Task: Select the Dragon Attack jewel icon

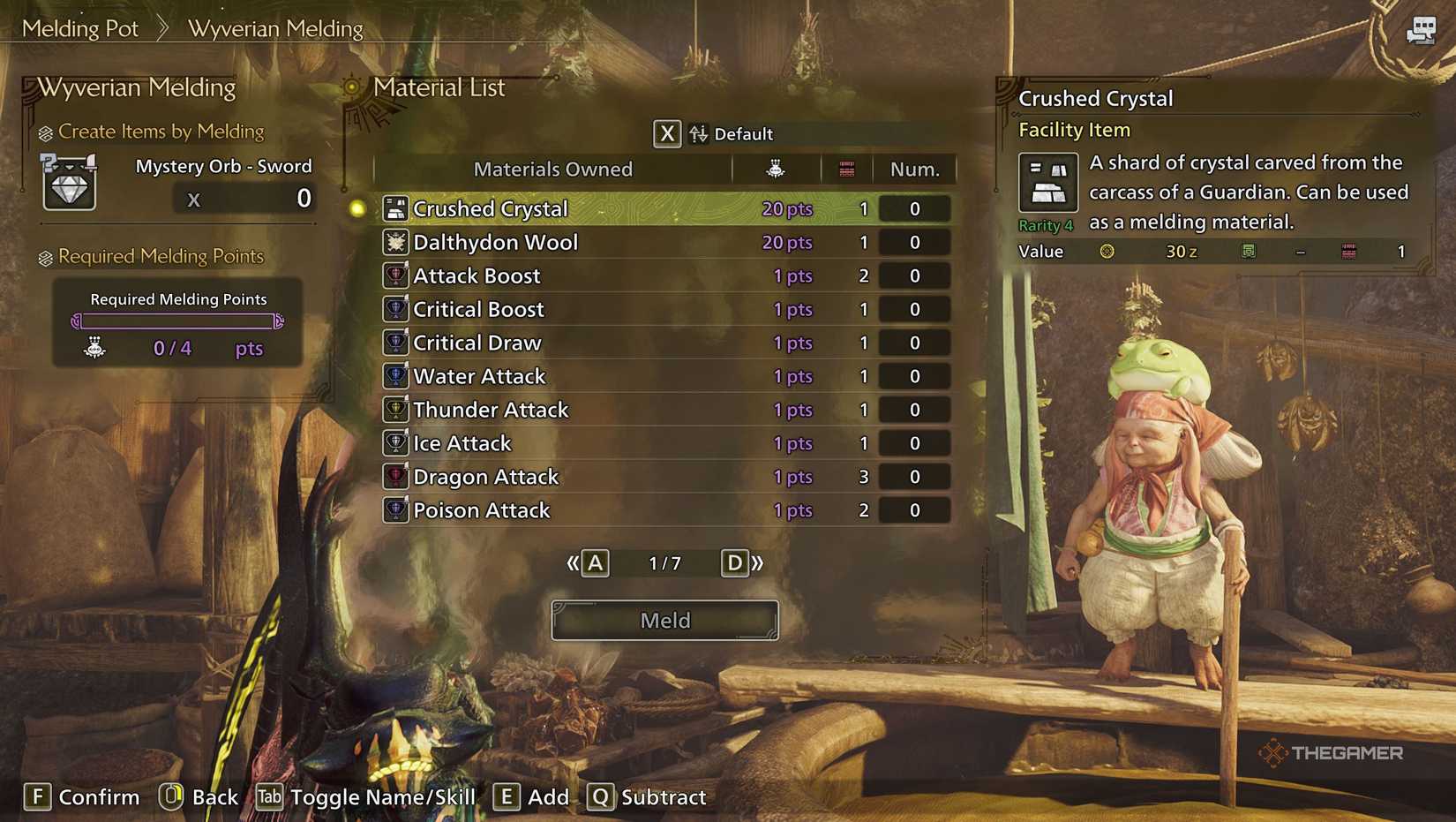Action: click(x=394, y=477)
